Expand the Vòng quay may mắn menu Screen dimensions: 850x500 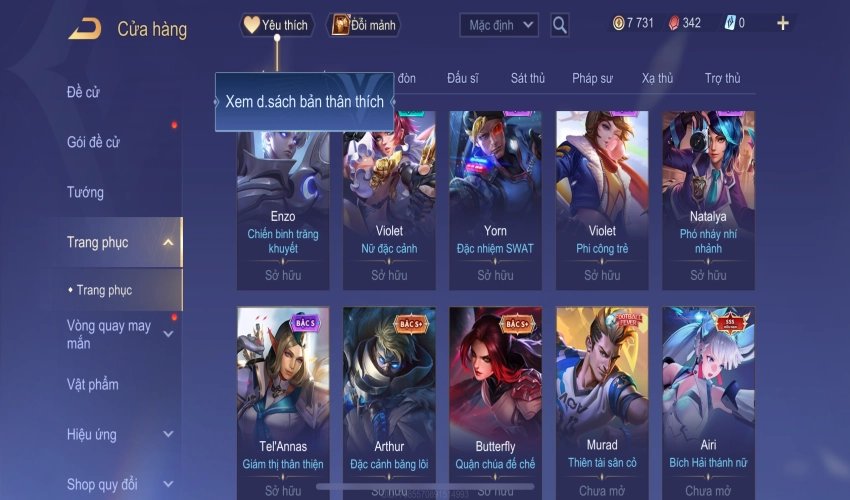click(110, 334)
